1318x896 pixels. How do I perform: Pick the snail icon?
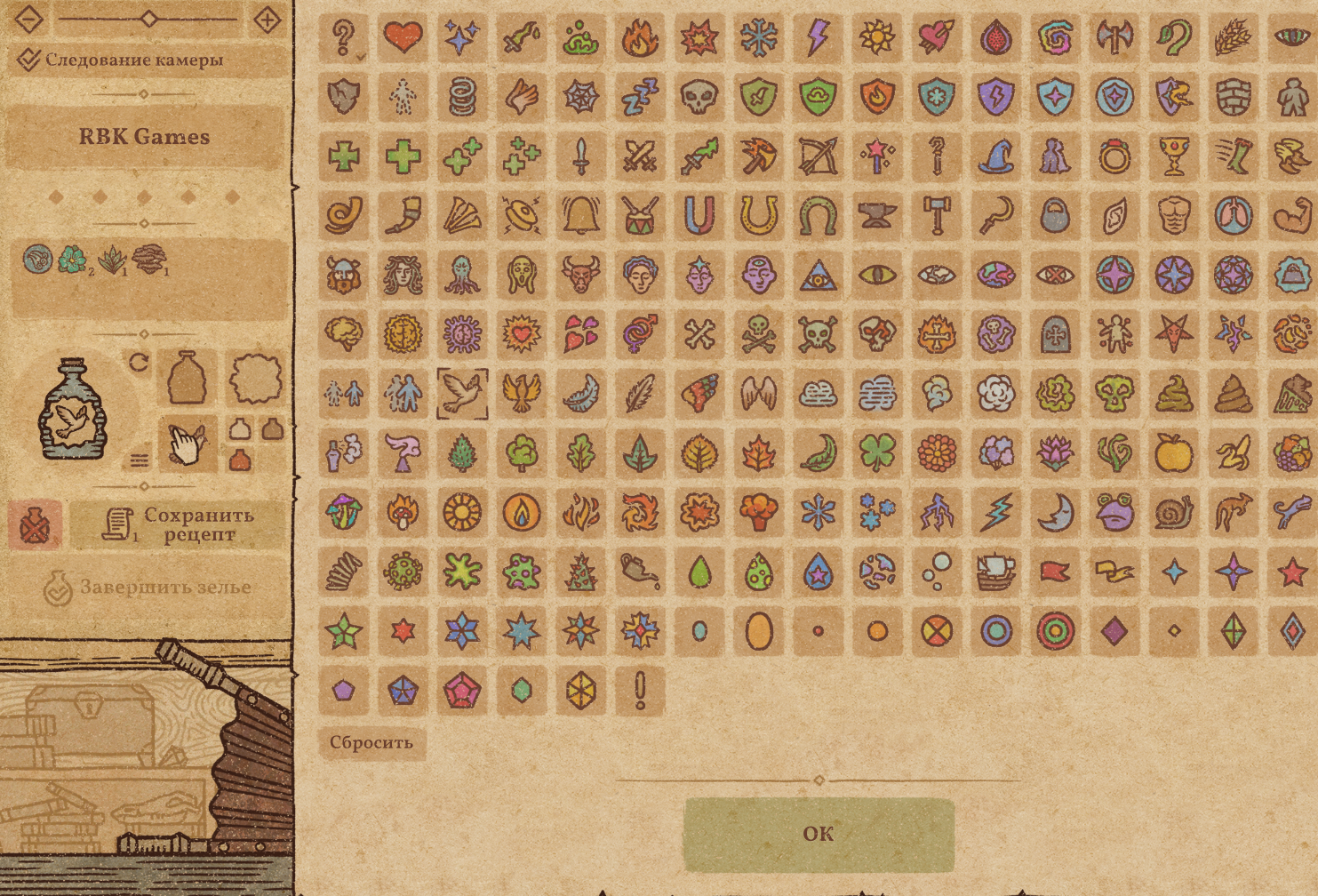[x=1174, y=513]
